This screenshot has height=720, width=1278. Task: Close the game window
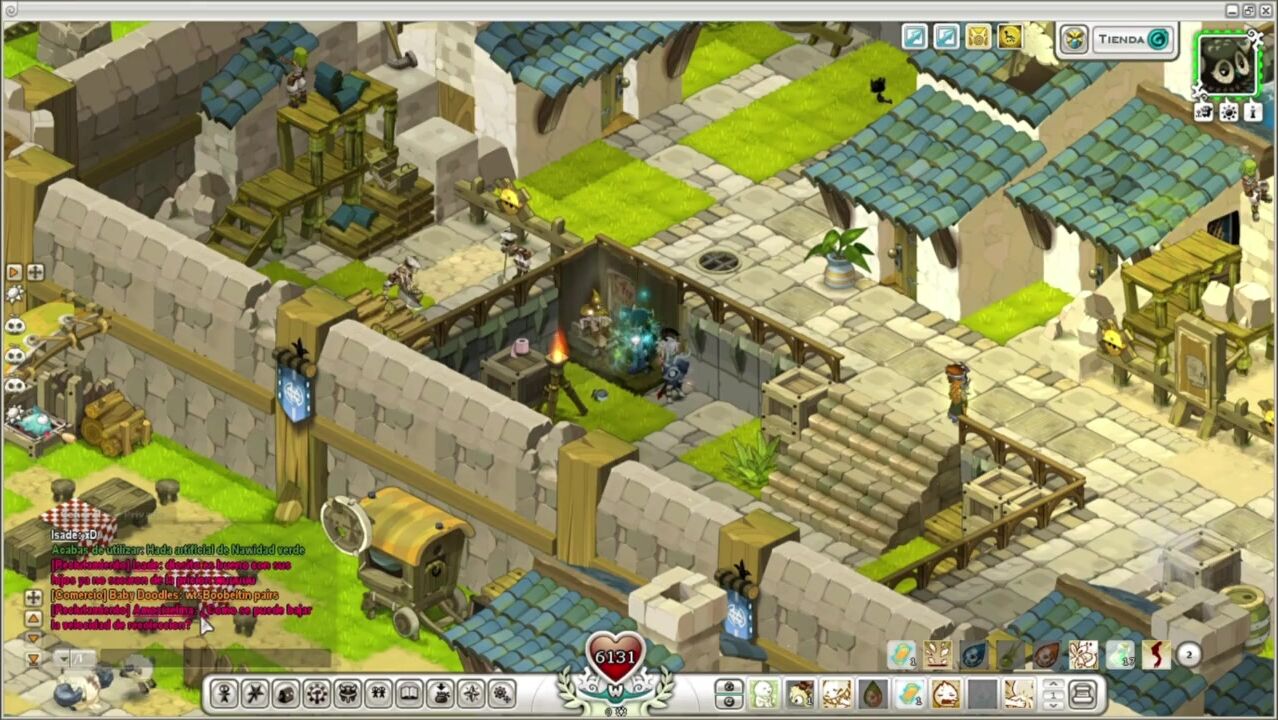tap(1265, 10)
